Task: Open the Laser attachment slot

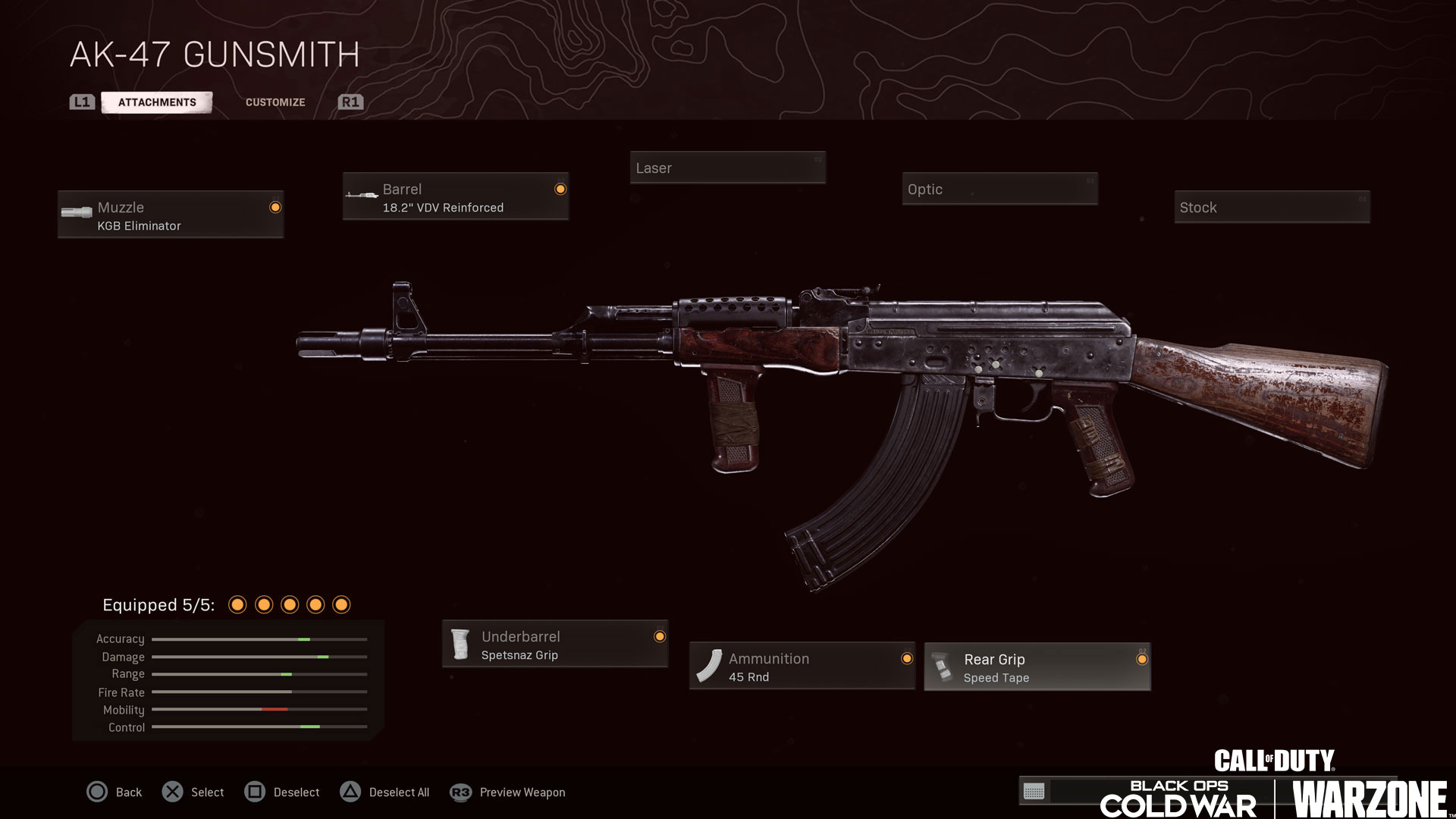Action: point(727,168)
